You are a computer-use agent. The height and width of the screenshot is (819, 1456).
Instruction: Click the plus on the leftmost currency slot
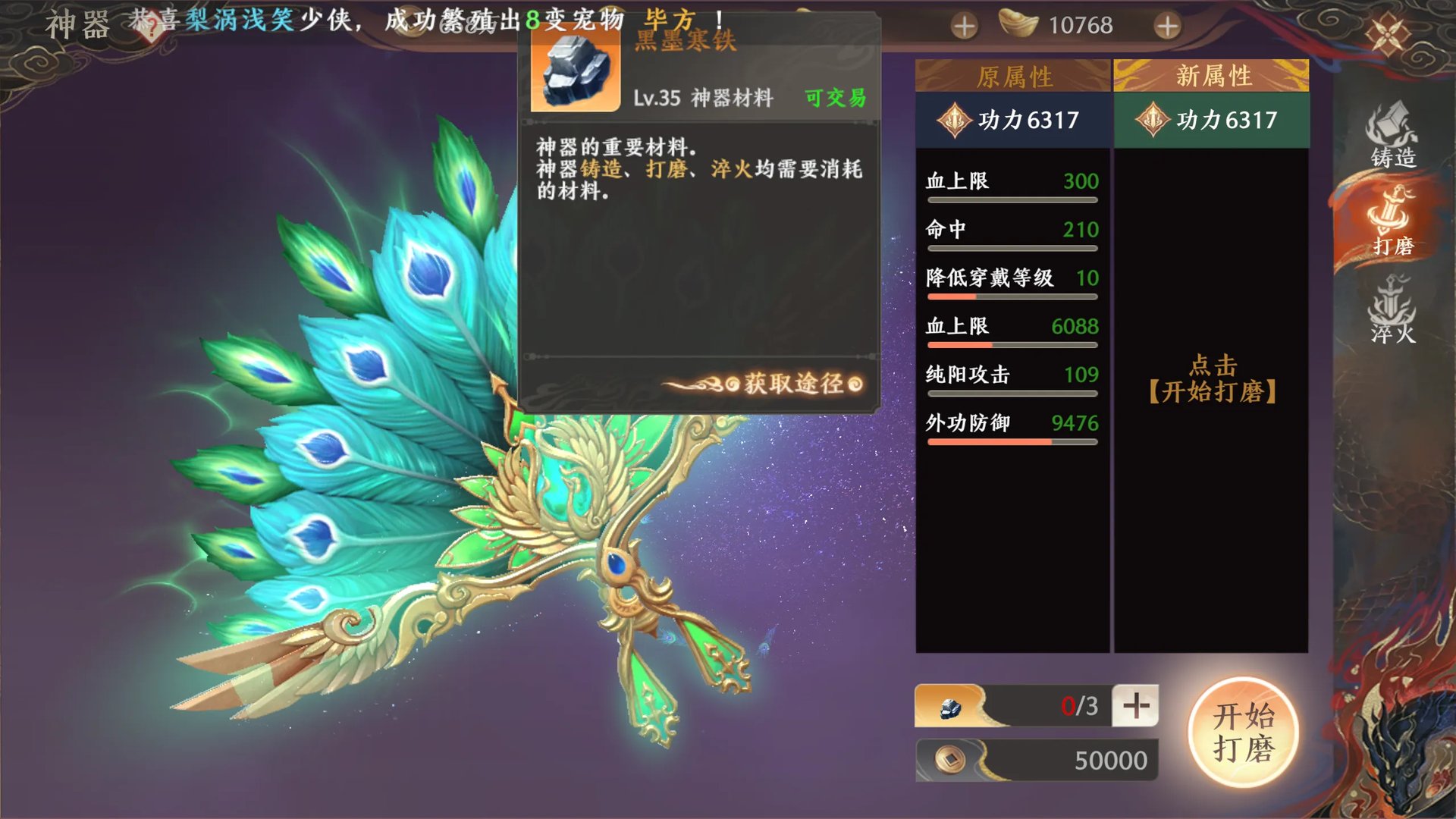963,25
